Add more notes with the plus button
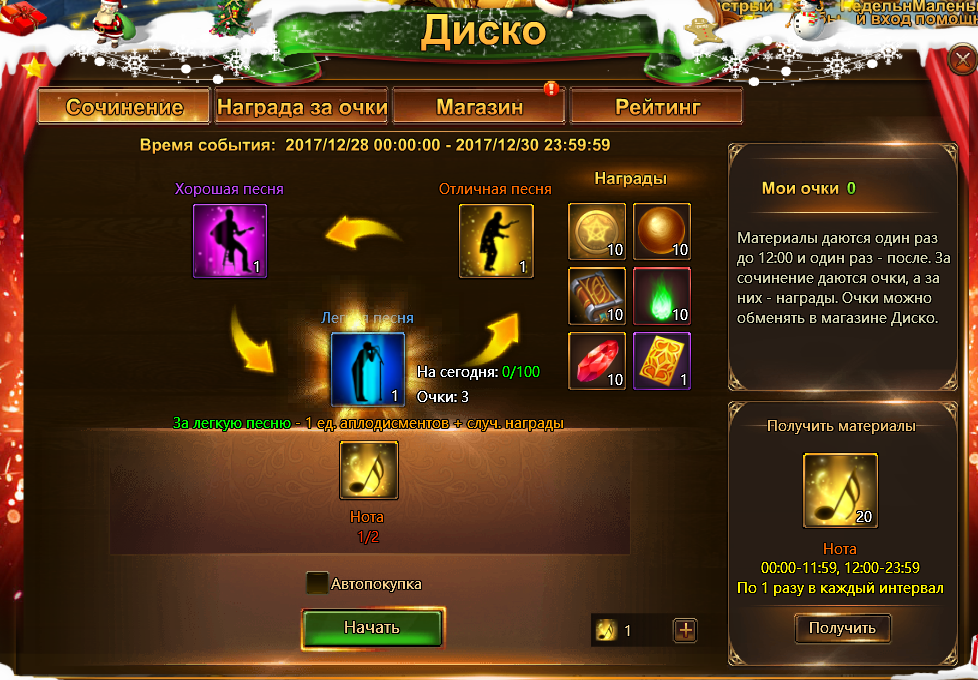The image size is (978, 680). tap(685, 630)
